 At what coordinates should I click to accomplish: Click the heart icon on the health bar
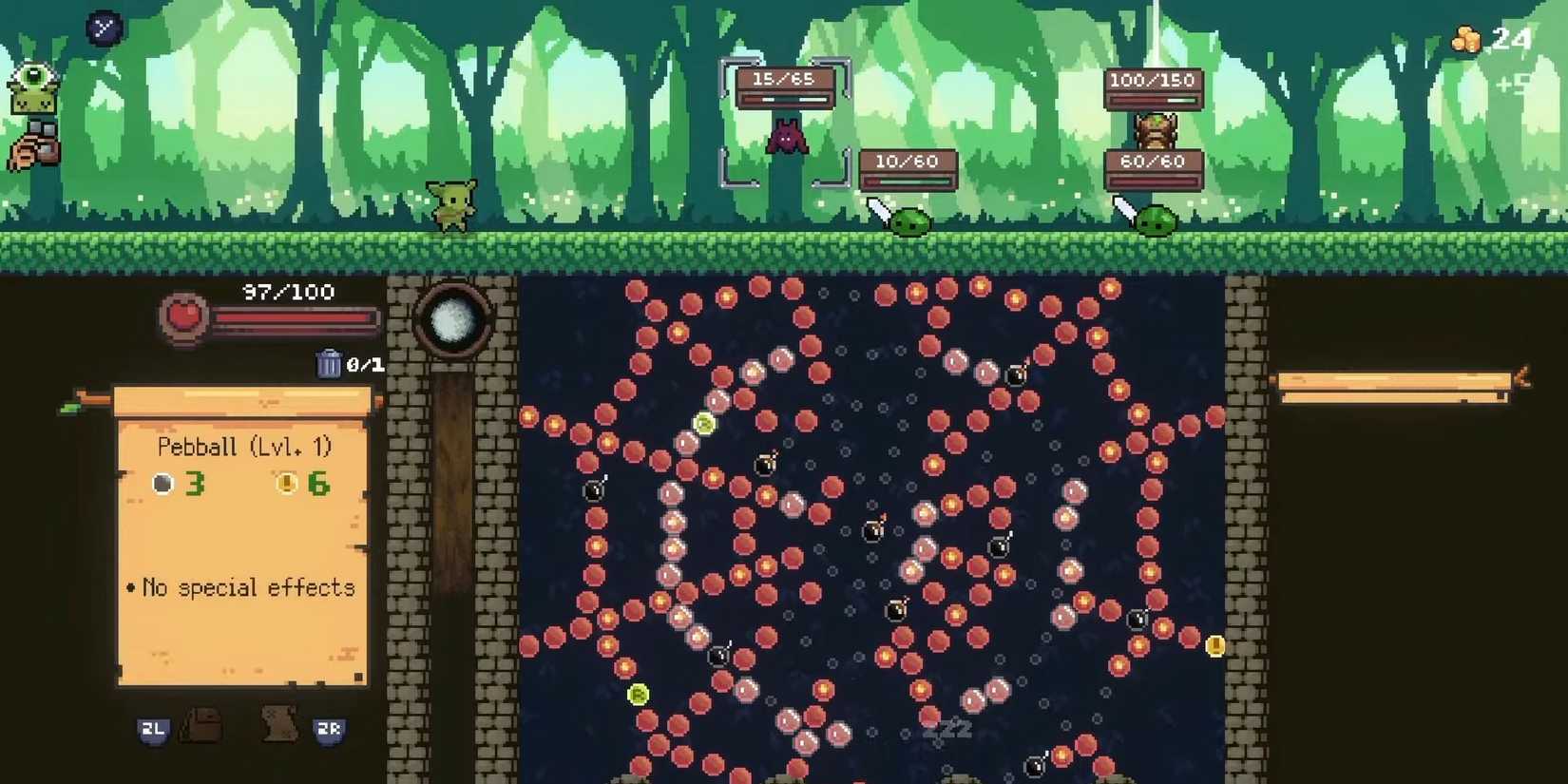click(x=186, y=317)
